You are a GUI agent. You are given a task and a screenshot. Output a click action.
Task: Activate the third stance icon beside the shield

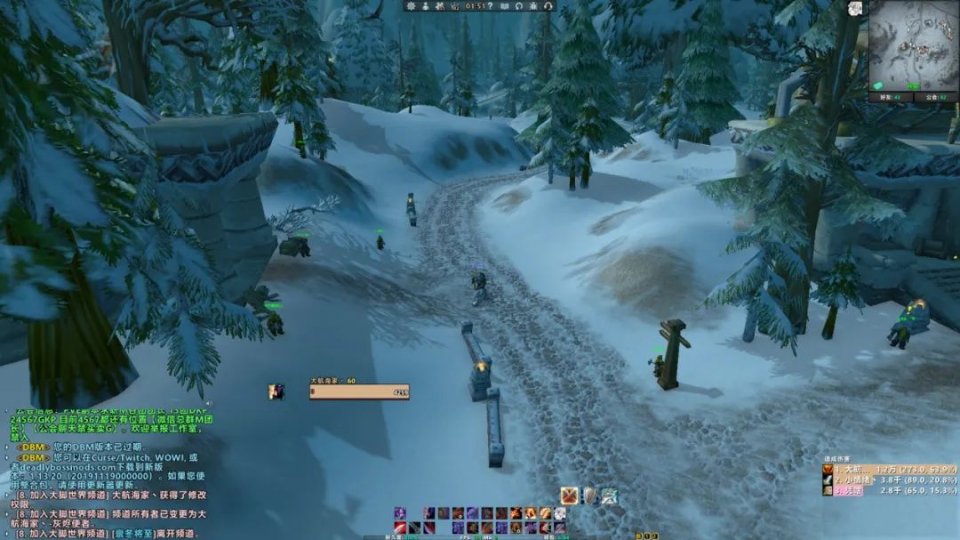(608, 495)
